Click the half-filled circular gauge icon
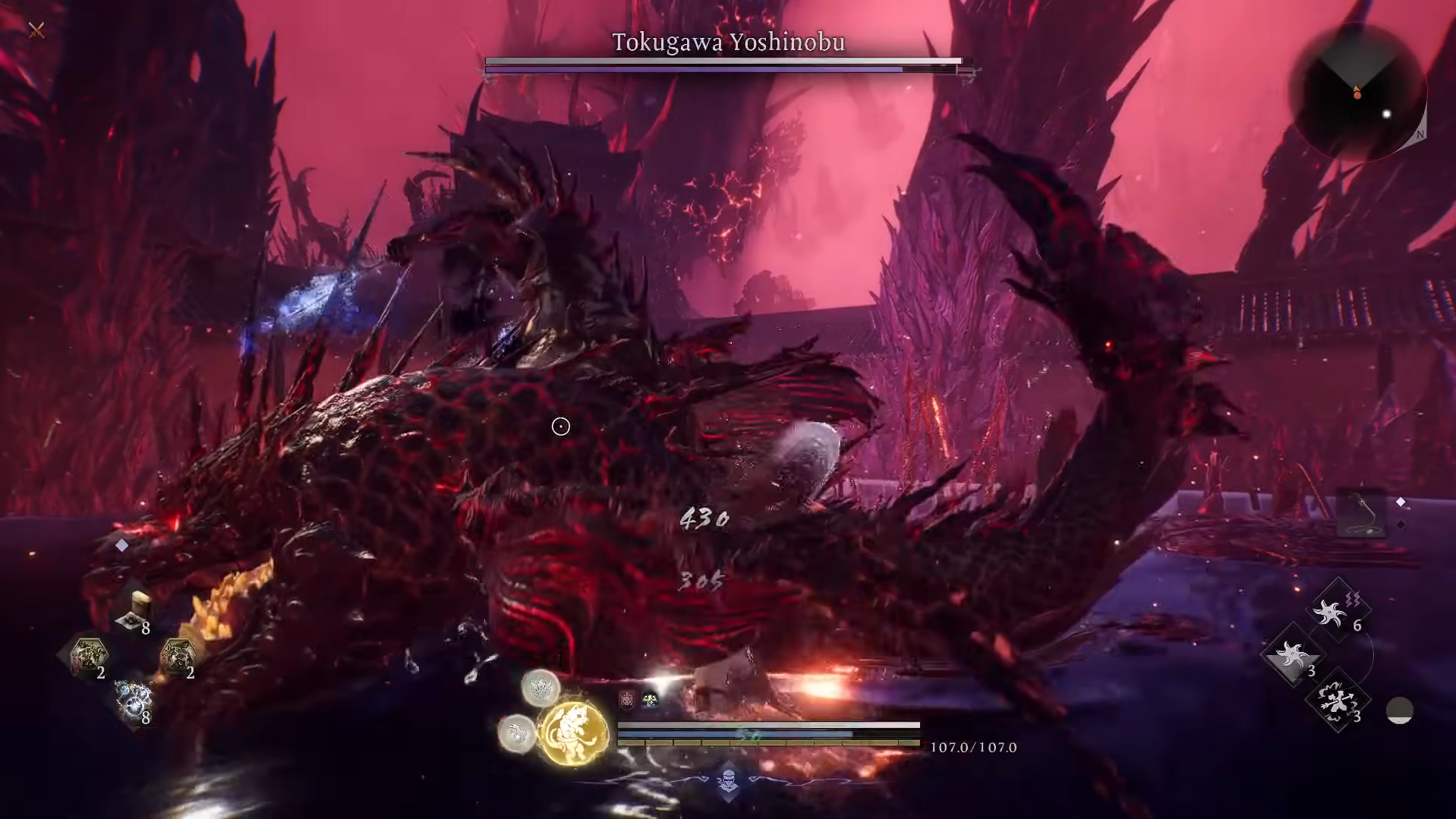Viewport: 1456px width, 819px height. point(1399,710)
